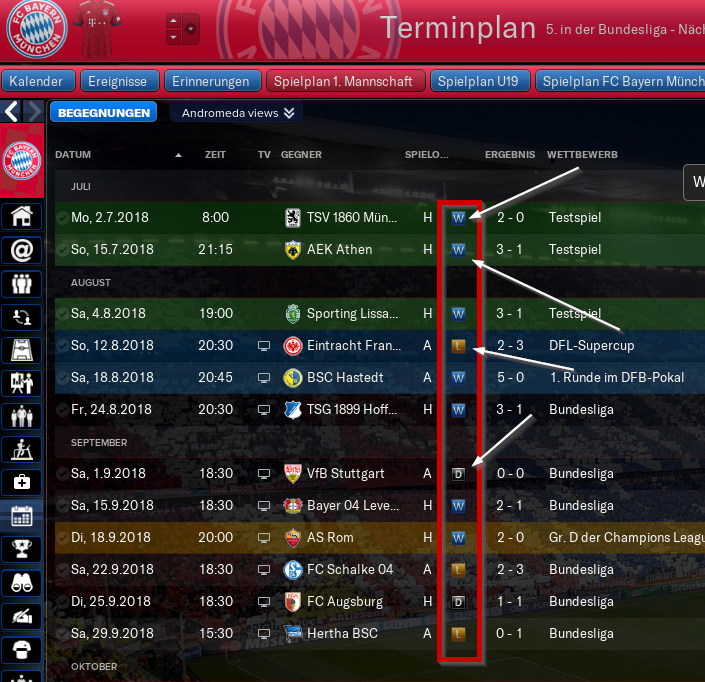Open the Andromeda views dropdown
The height and width of the screenshot is (682, 705).
(237, 113)
